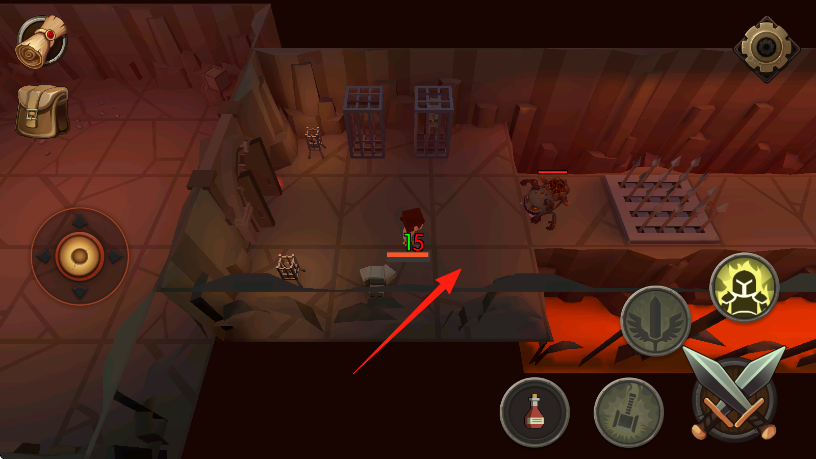This screenshot has width=816, height=459.
Task: Open the quest scroll menu
Action: [41, 40]
